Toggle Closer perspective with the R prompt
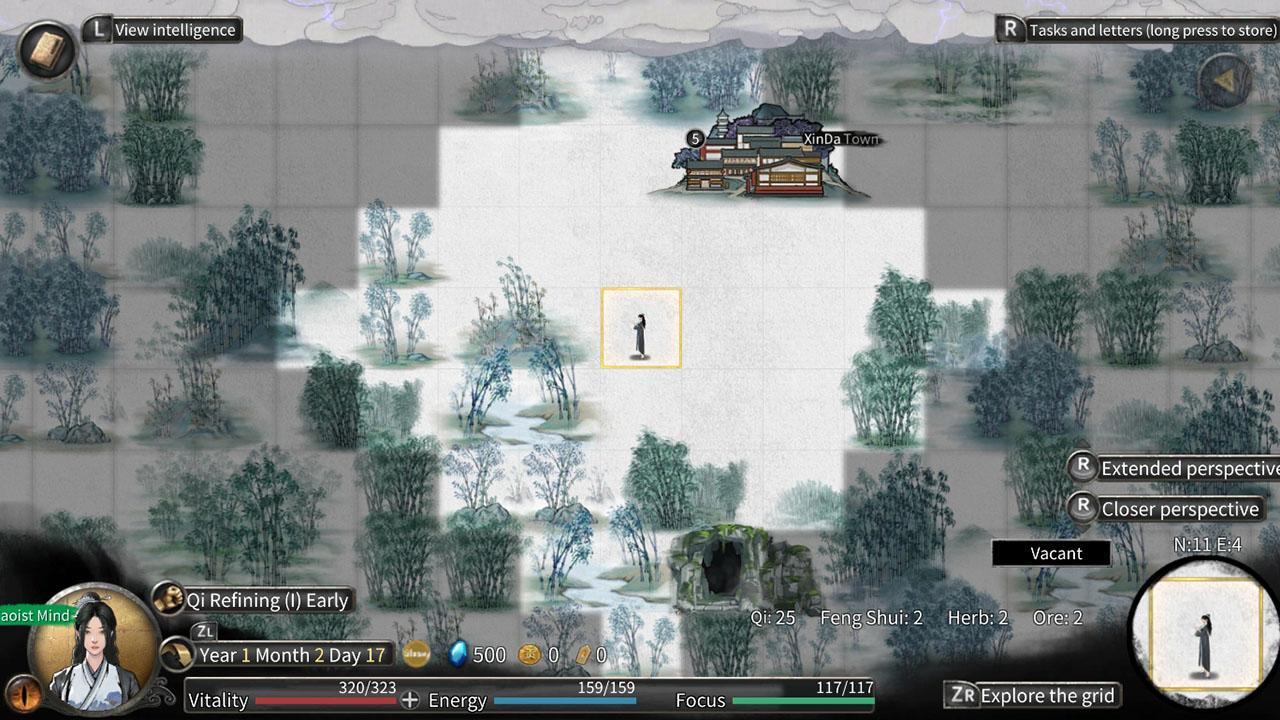 click(1180, 509)
